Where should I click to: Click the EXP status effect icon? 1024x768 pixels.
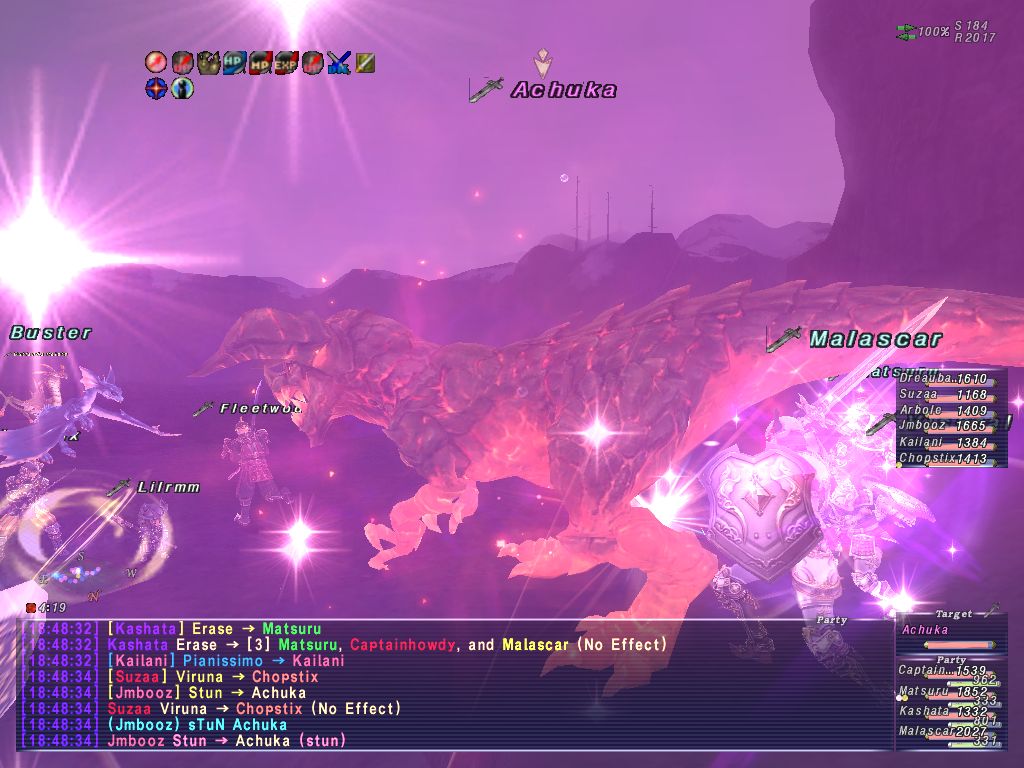click(287, 63)
